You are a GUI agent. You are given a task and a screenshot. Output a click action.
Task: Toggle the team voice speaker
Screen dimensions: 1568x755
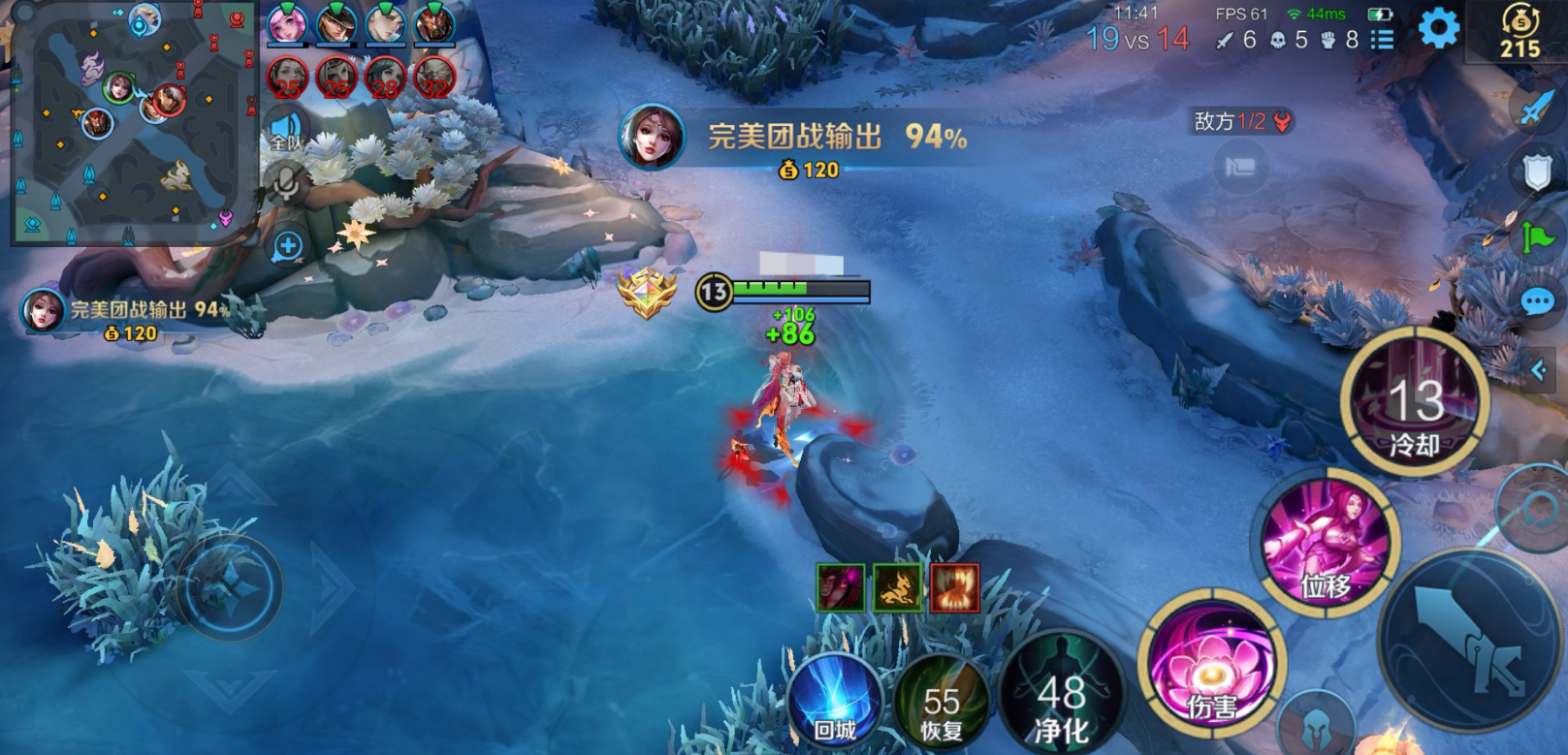point(286,130)
